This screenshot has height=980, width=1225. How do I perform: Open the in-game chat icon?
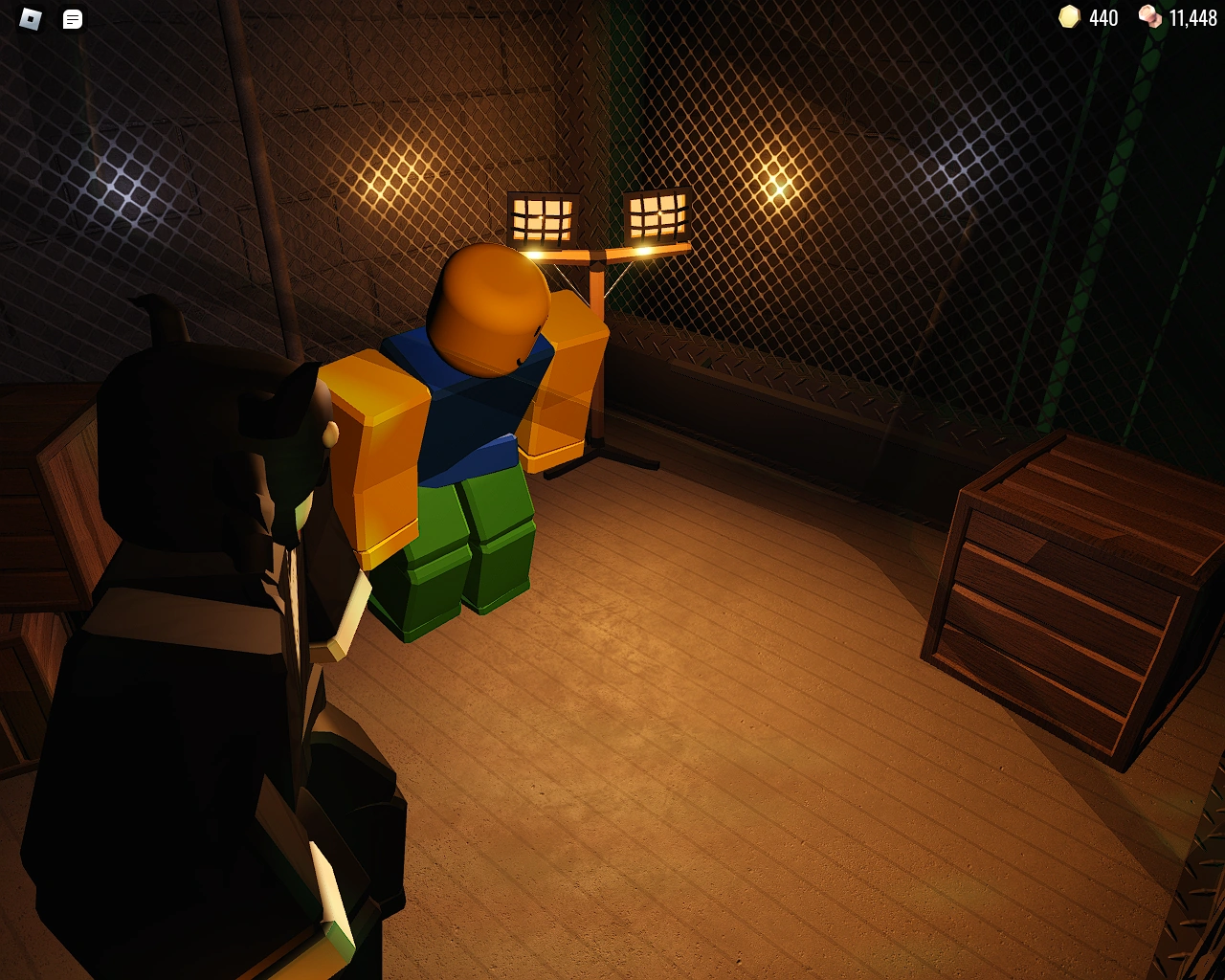(x=71, y=17)
